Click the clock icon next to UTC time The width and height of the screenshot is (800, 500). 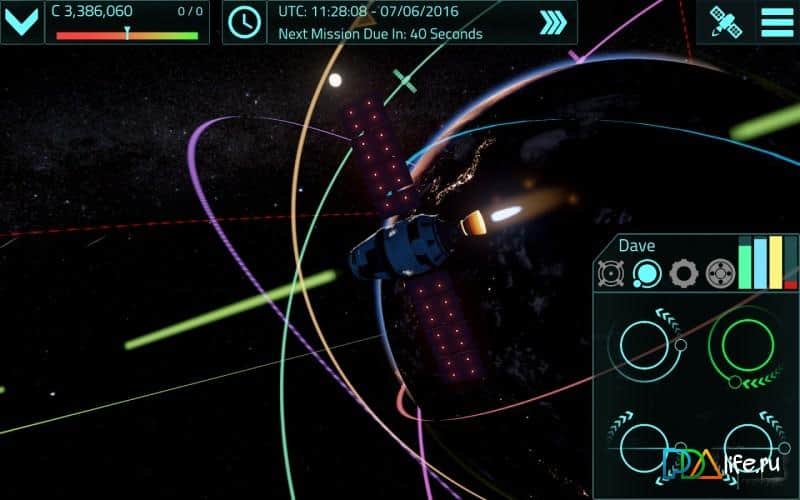(x=244, y=22)
